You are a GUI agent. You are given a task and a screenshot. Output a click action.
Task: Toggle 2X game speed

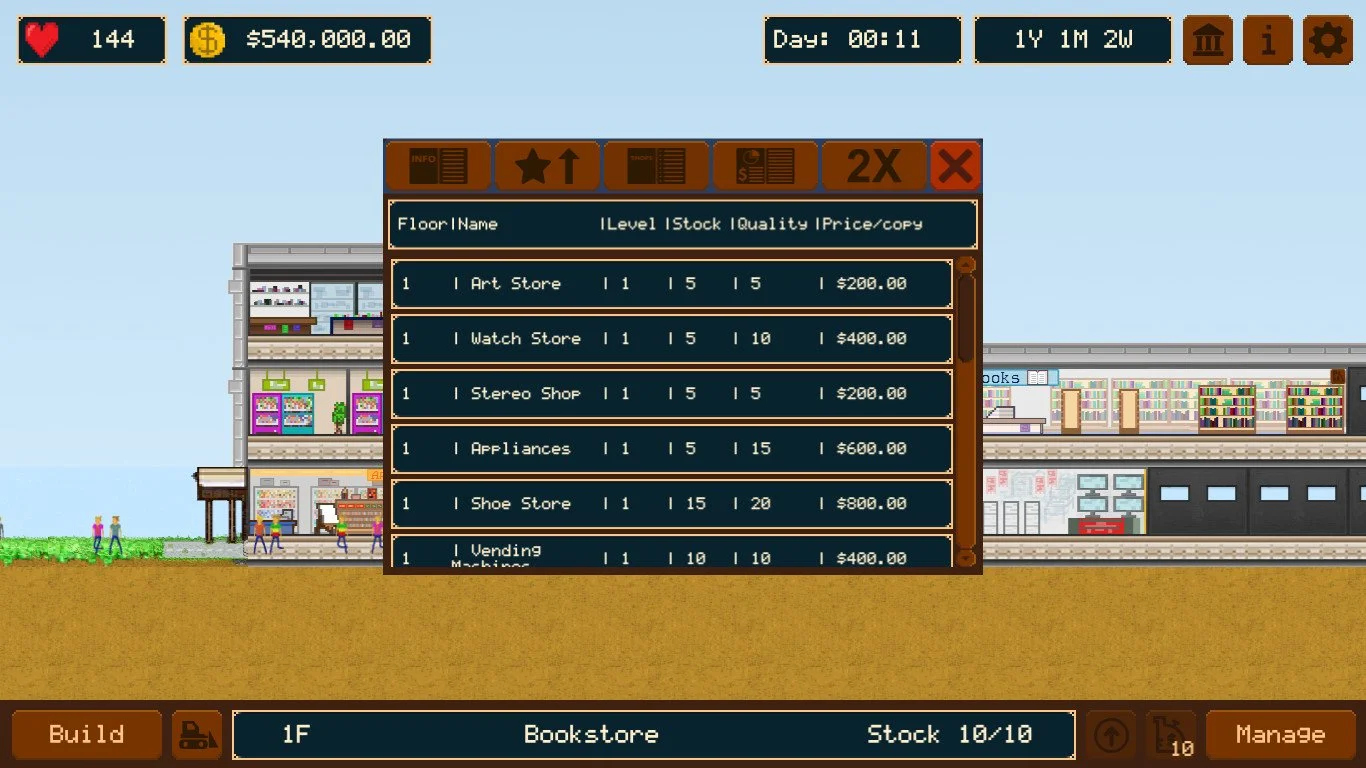coord(874,165)
